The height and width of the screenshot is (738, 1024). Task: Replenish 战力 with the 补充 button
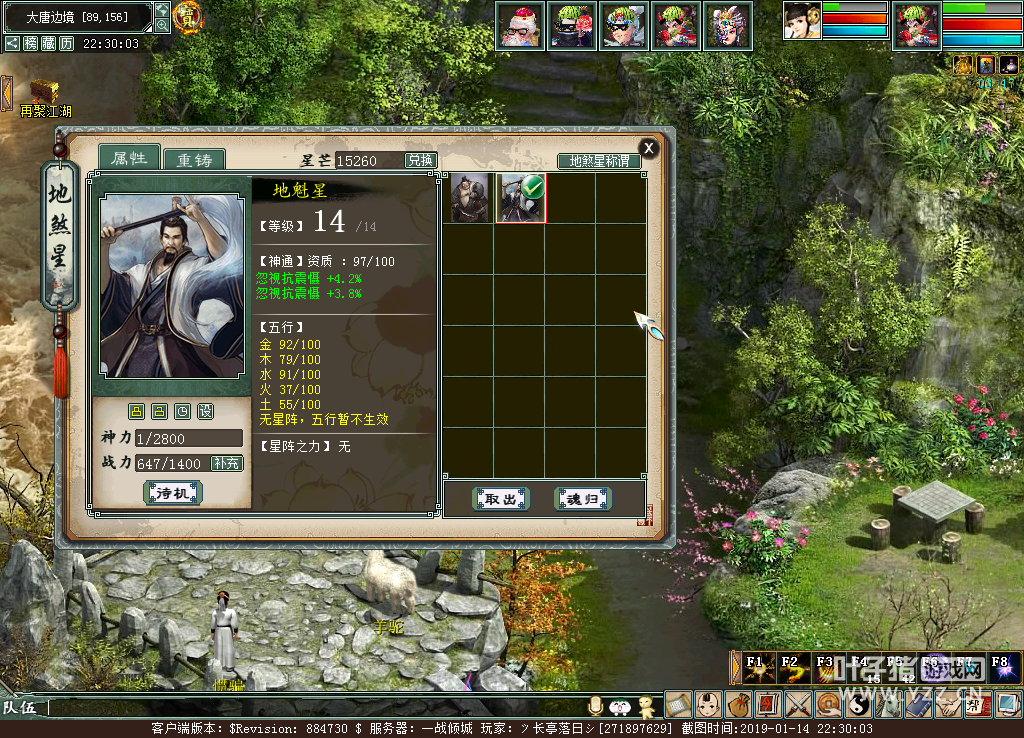[x=227, y=463]
